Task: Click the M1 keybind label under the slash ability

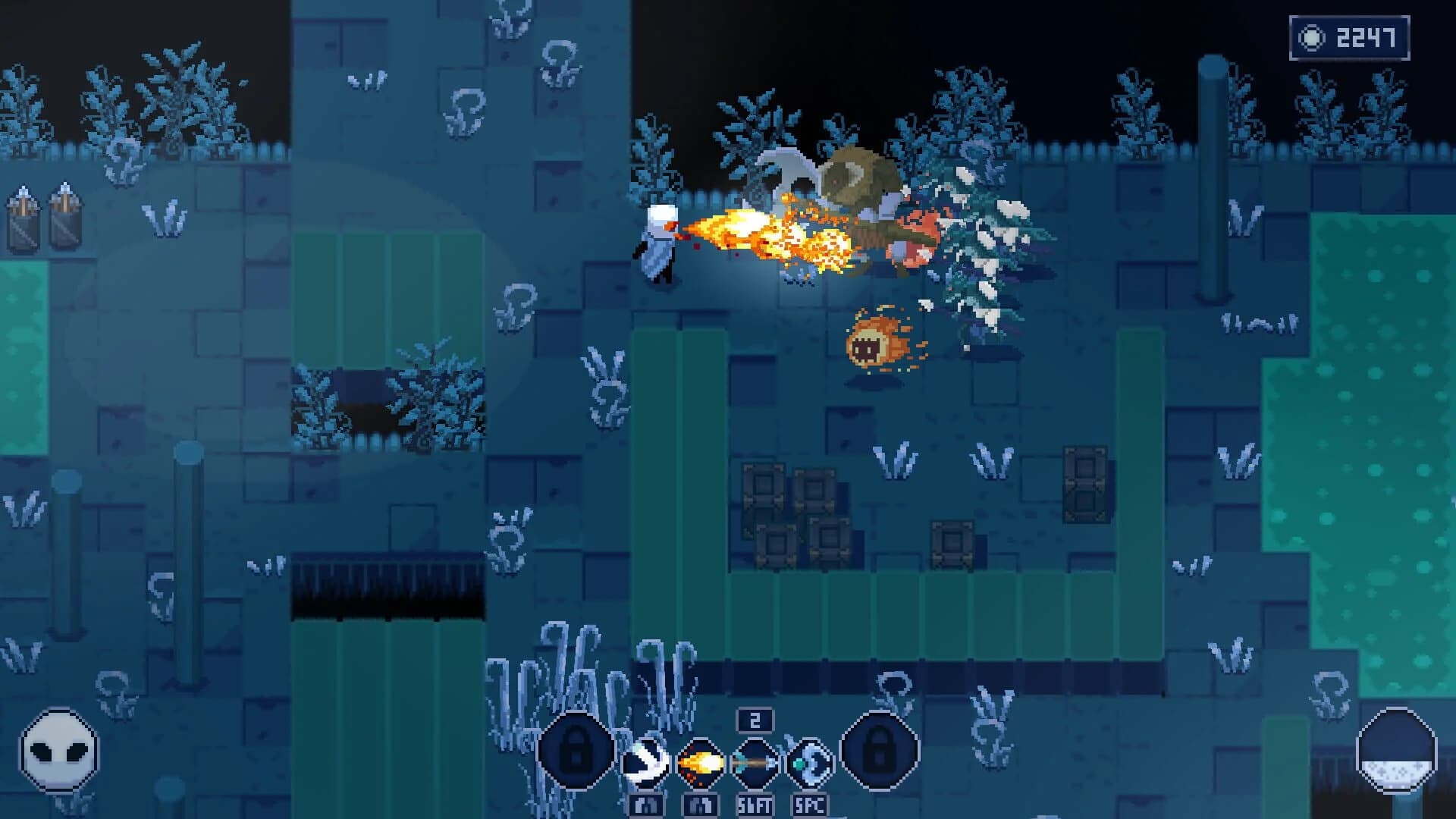Action: (645, 805)
